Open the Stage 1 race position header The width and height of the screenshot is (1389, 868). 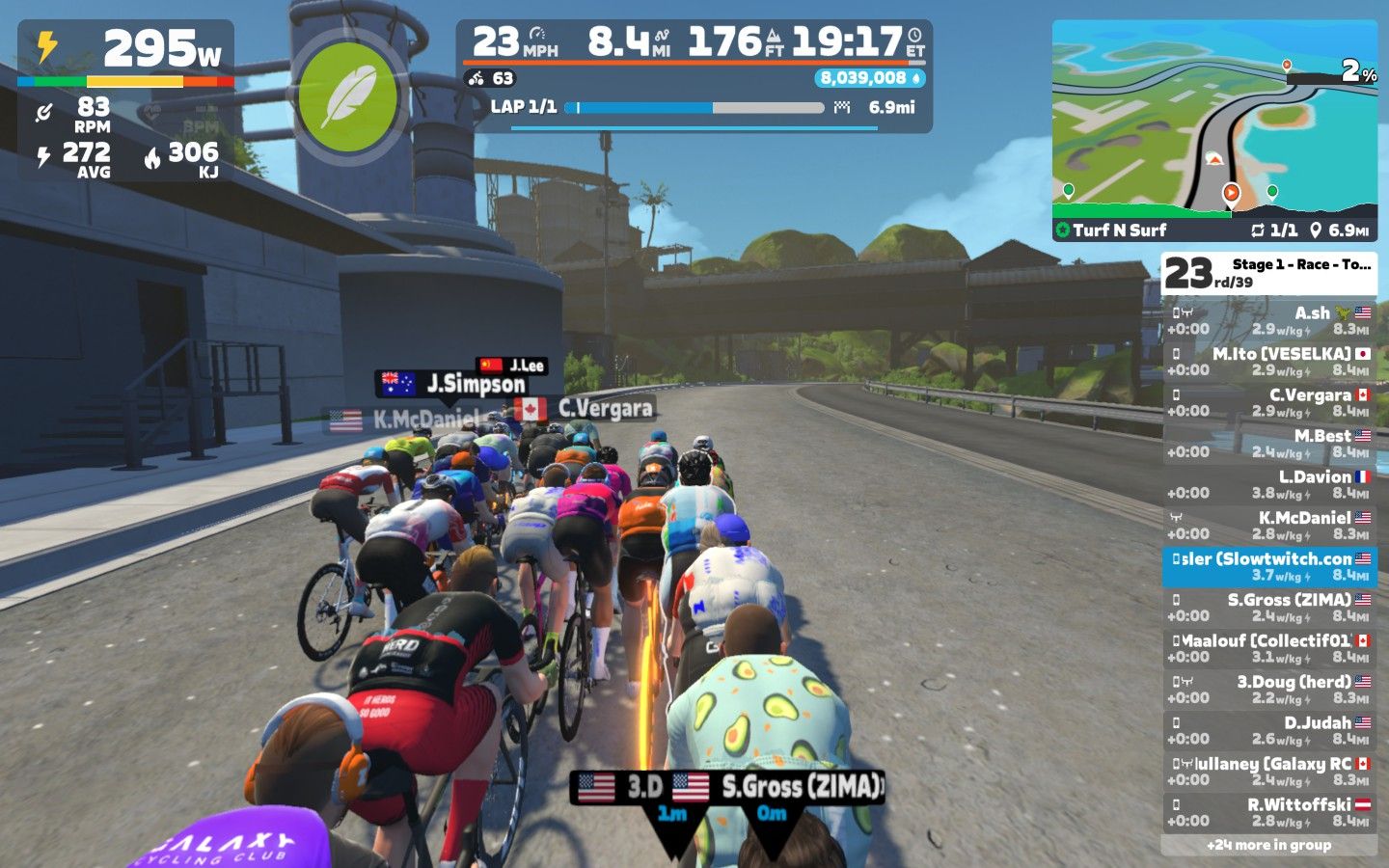[1269, 273]
